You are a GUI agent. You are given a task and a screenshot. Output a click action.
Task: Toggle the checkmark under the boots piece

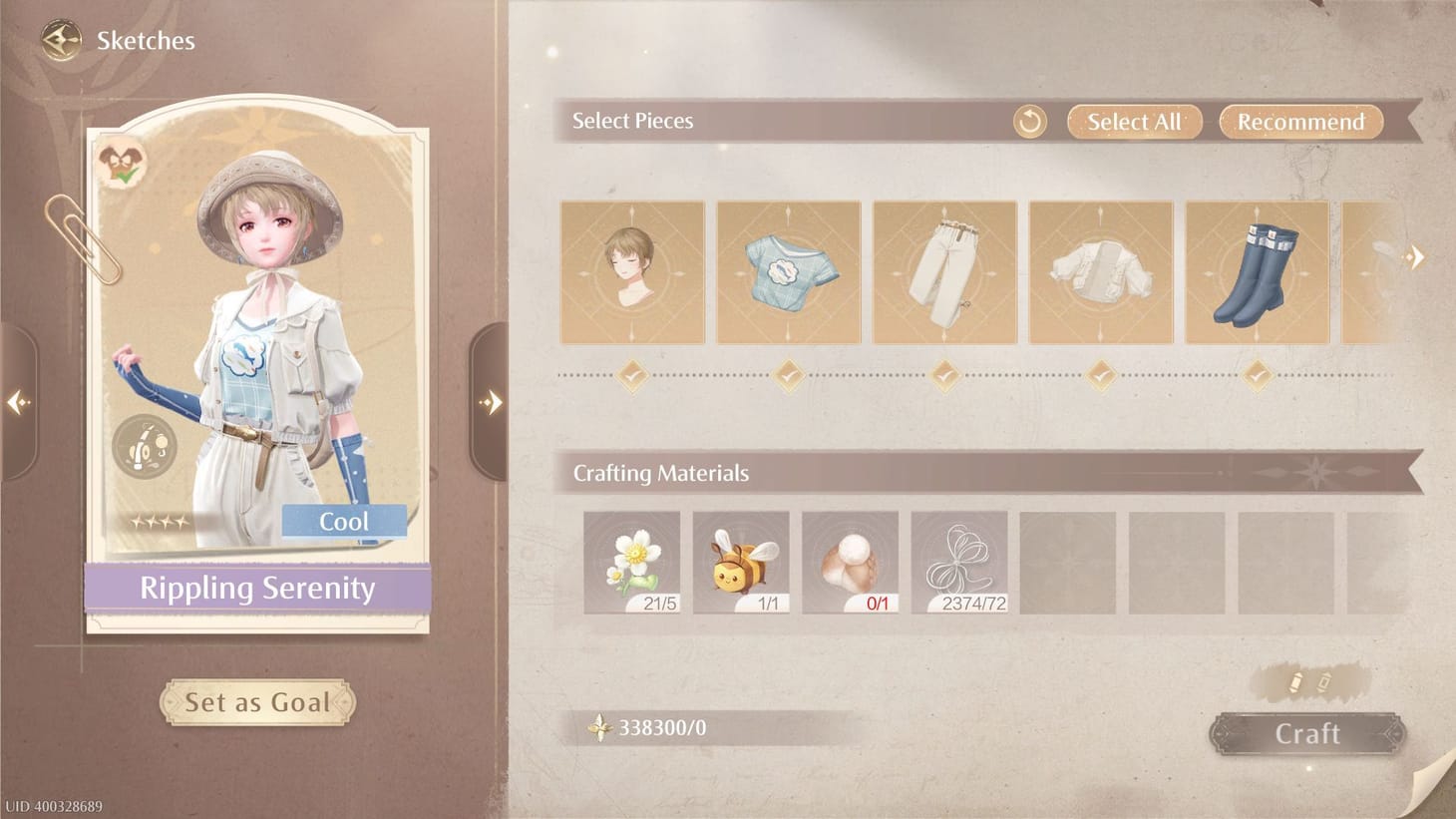1257,376
